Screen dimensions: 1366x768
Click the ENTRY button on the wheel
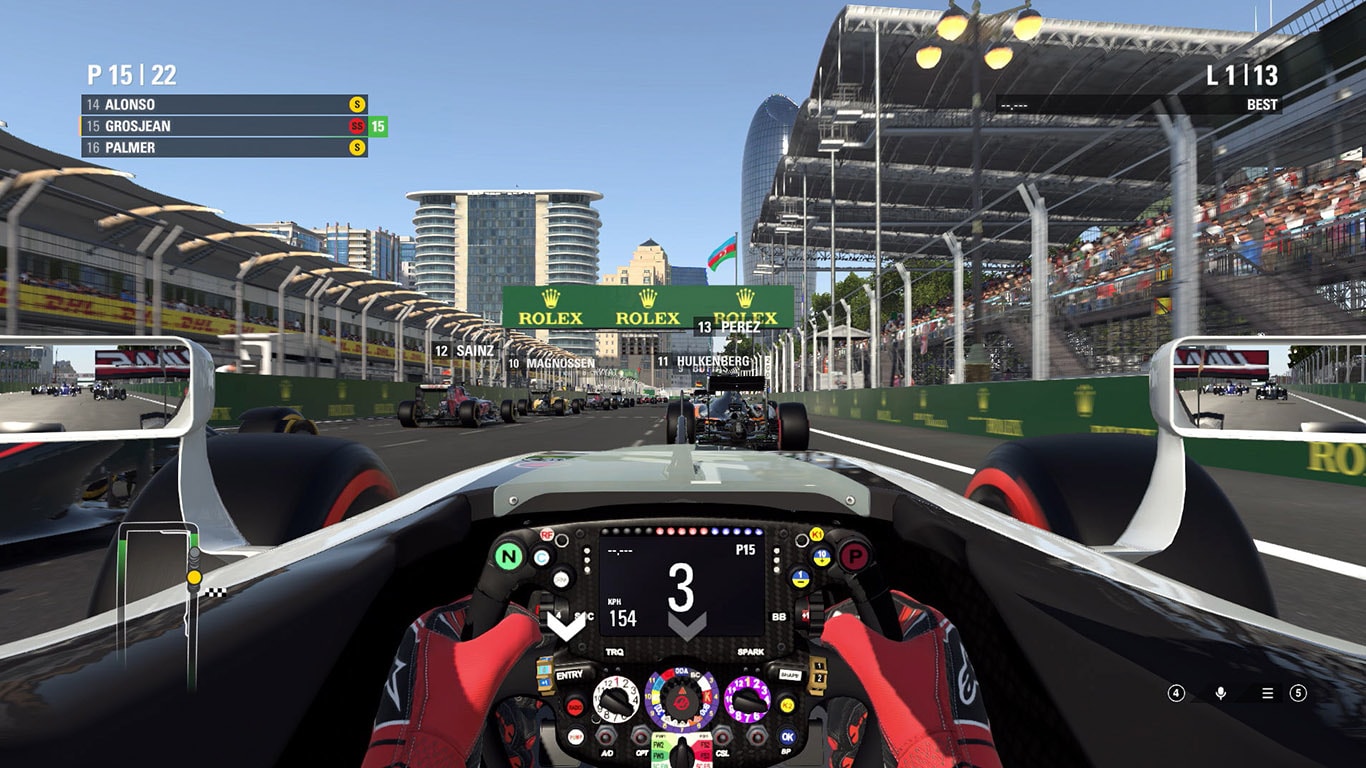coord(568,675)
